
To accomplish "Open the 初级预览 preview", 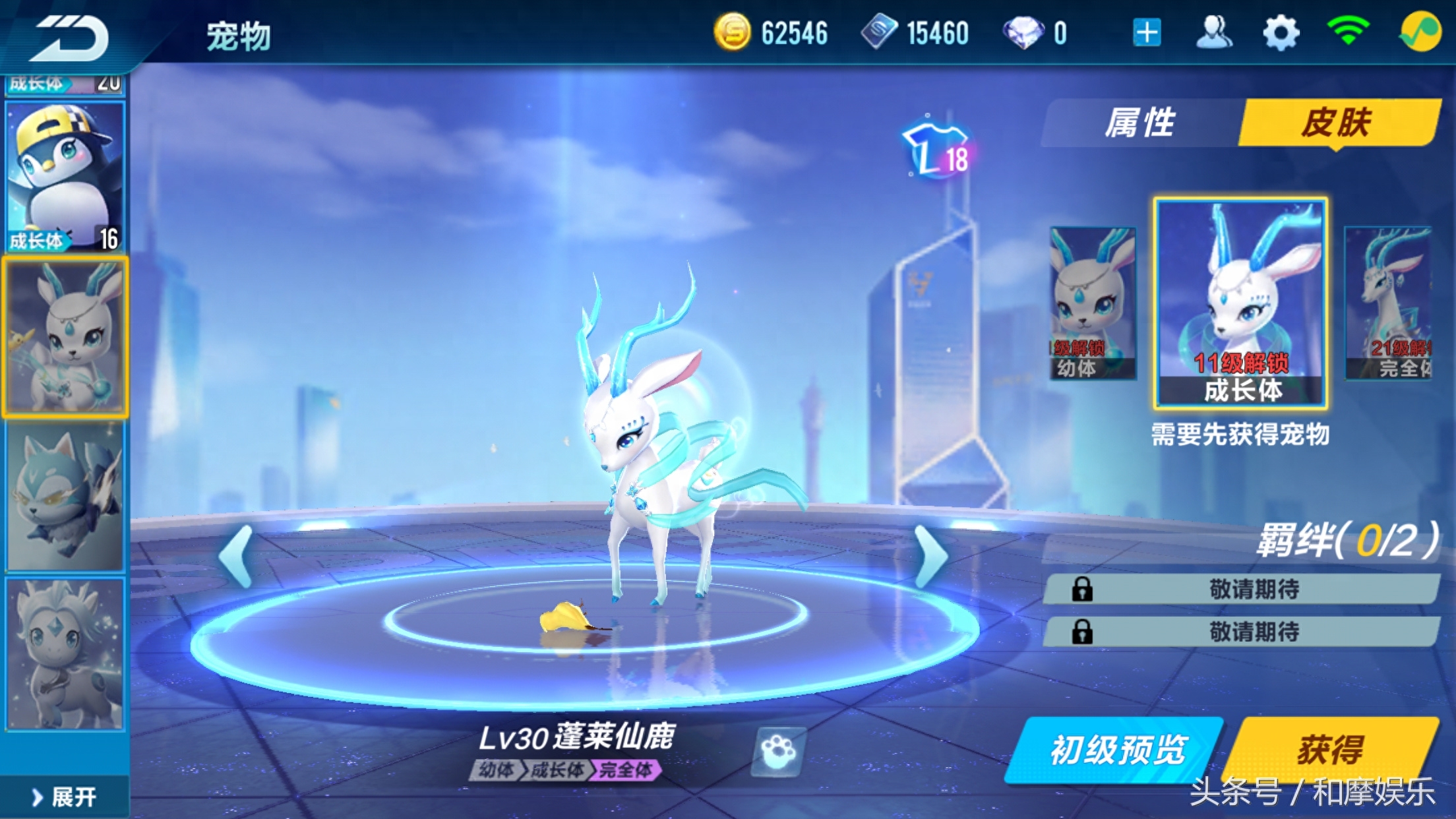I will [1116, 750].
